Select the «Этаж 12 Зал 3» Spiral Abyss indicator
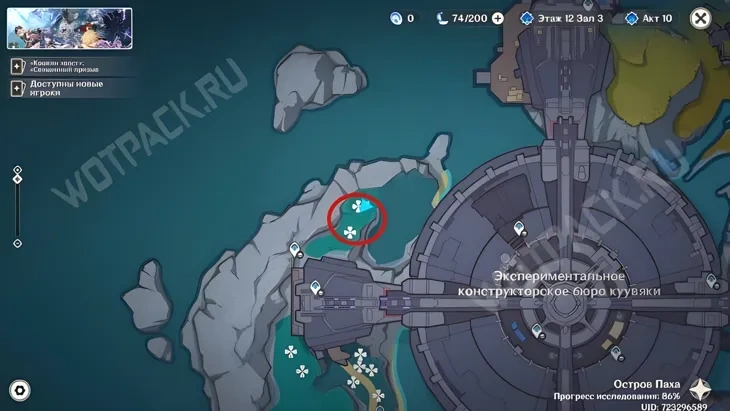 pos(565,18)
